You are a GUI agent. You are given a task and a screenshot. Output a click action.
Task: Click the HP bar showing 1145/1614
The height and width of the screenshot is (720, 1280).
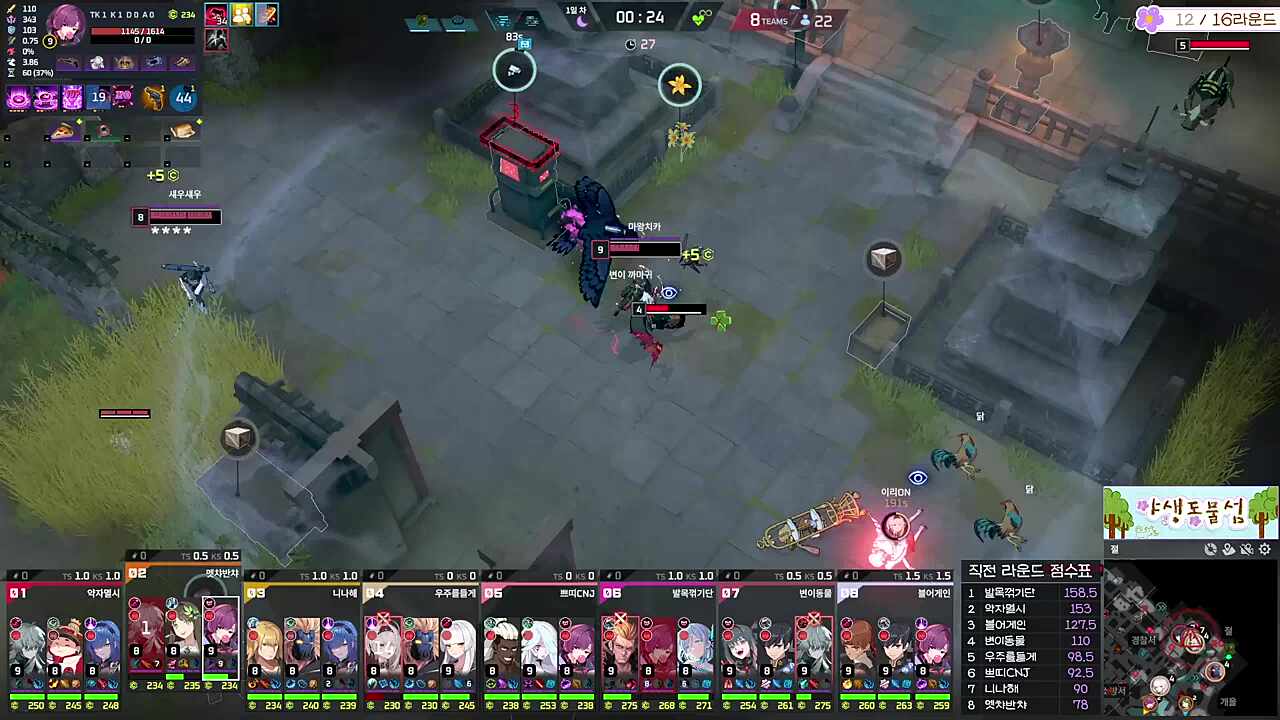(143, 31)
